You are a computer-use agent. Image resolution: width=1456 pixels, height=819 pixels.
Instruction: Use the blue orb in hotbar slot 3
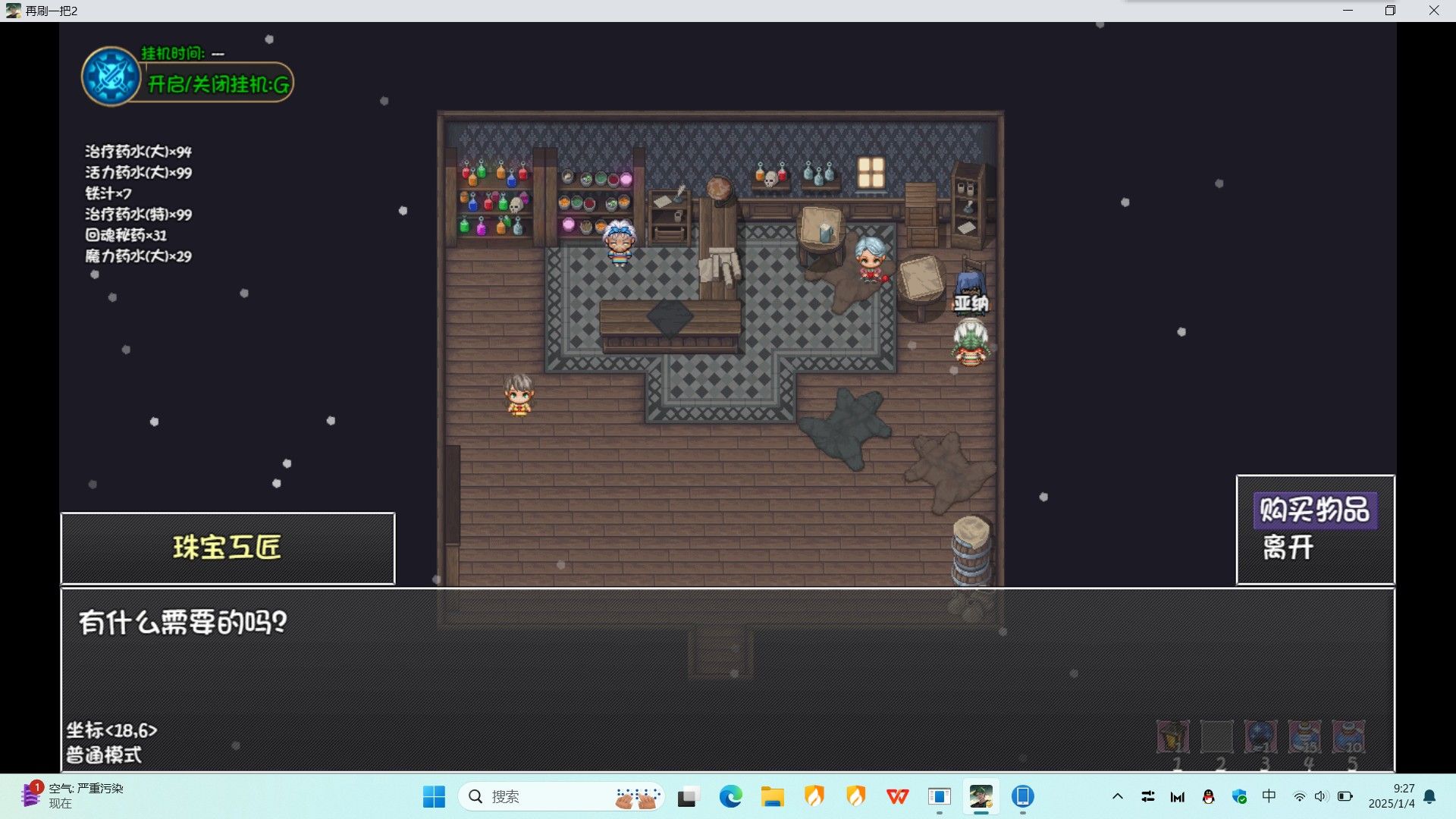[x=1260, y=736]
